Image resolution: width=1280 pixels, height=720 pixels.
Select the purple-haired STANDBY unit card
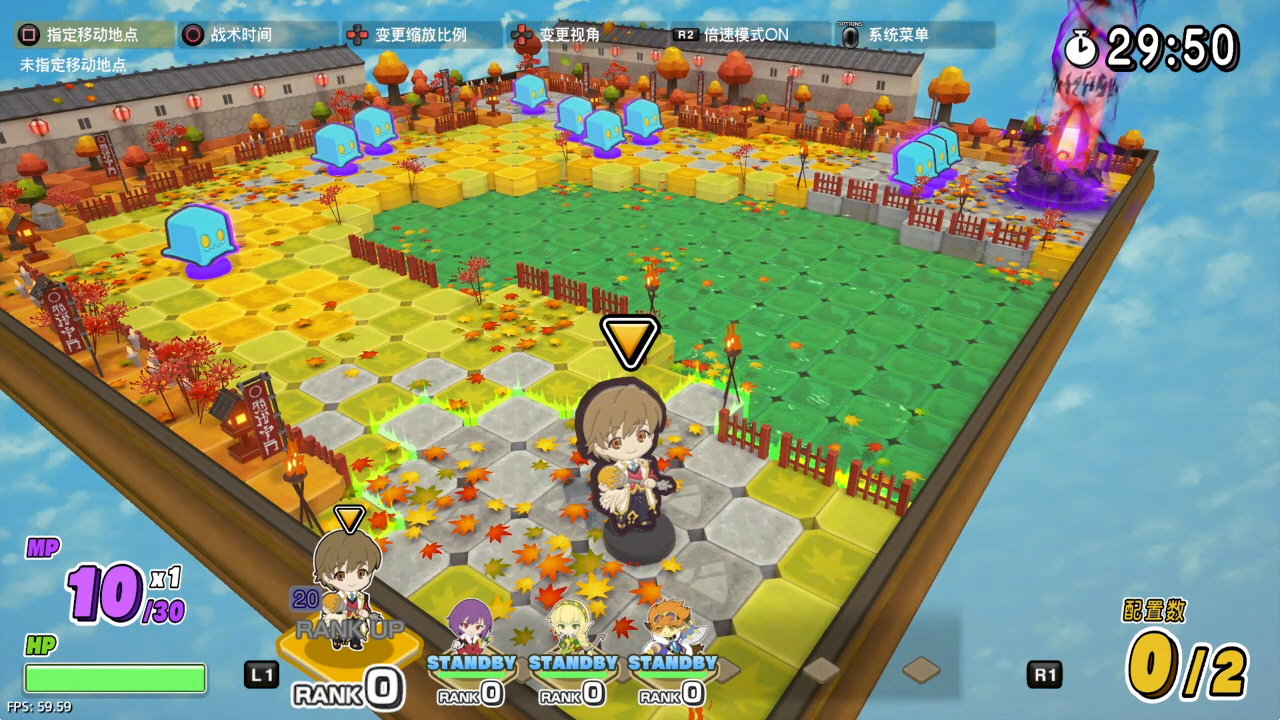point(471,640)
